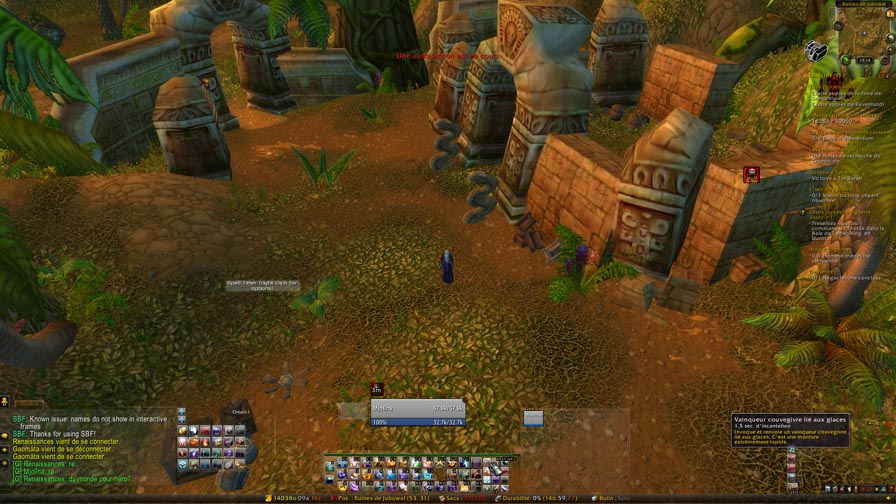The height and width of the screenshot is (504, 896).
Task: Select the red skull marker icon
Action: point(751,176)
